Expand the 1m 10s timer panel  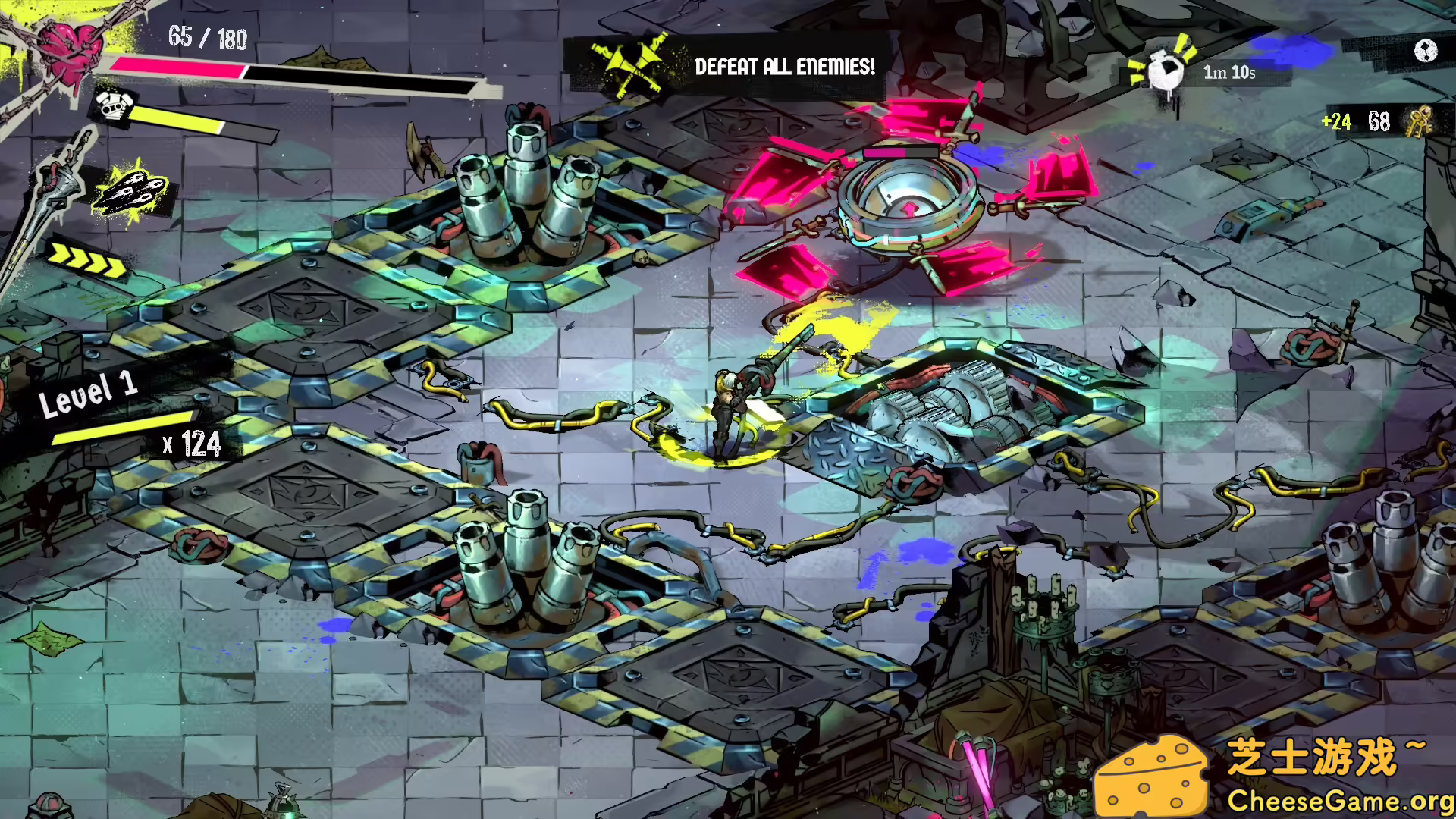tap(1228, 74)
